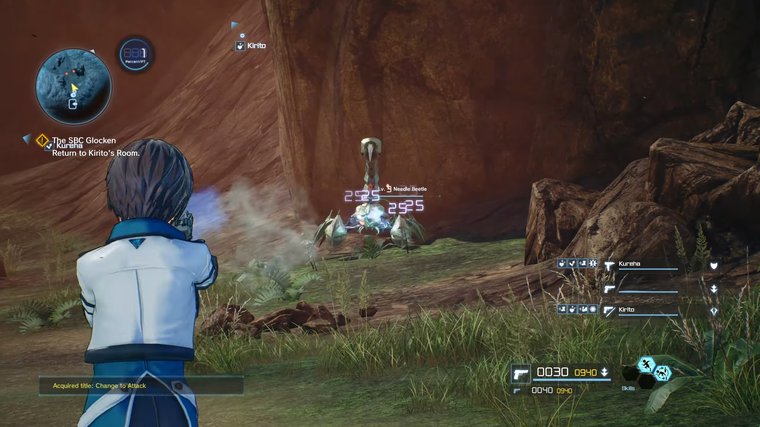
Task: Select Kirito's party member row
Action: point(640,311)
